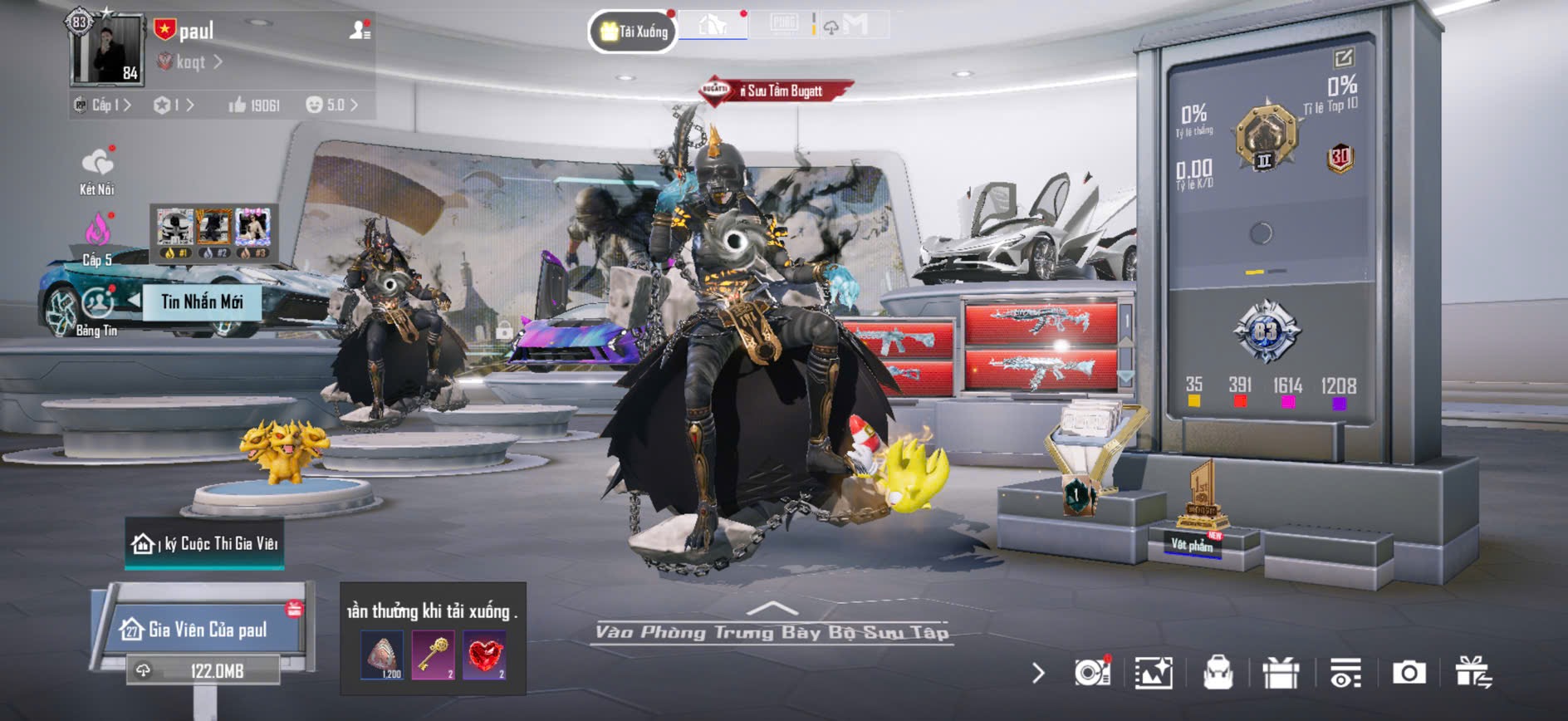Edit the stats display panel
The width and height of the screenshot is (1568, 721).
[1343, 57]
